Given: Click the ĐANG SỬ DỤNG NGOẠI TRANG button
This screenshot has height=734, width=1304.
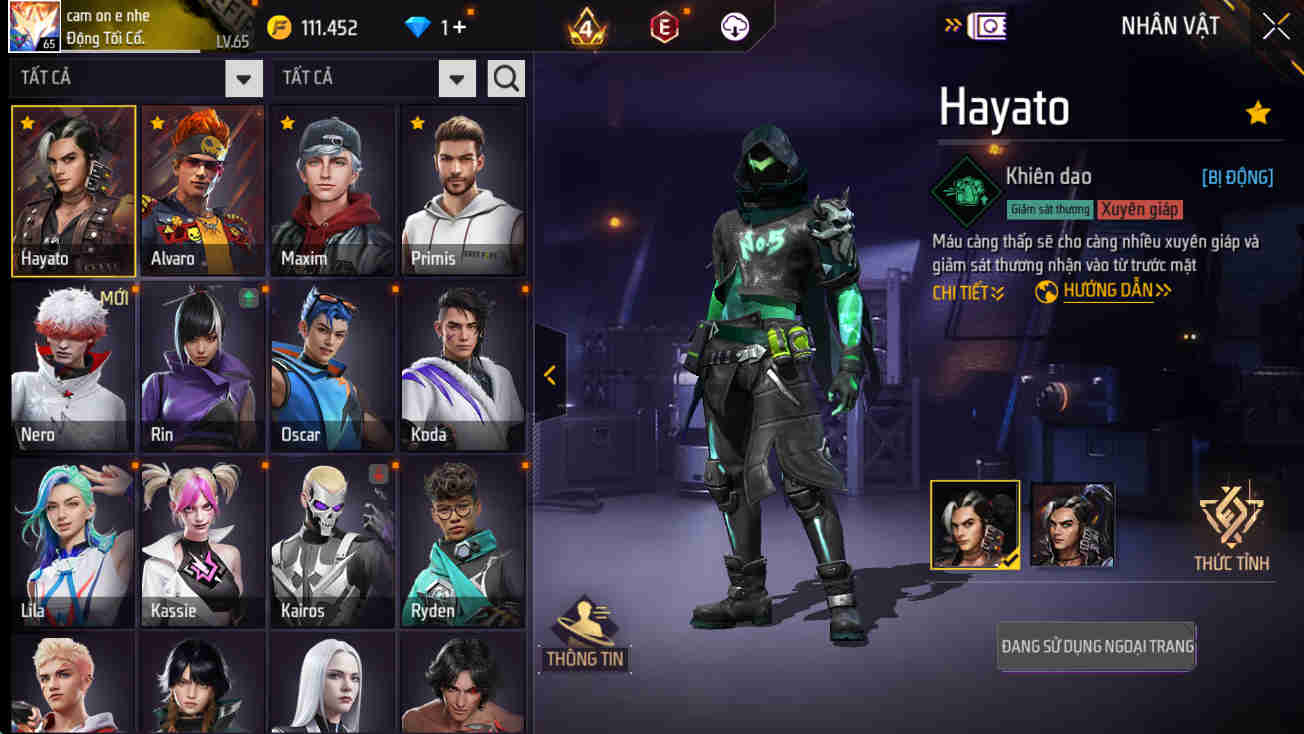Looking at the screenshot, I should click(x=1096, y=646).
